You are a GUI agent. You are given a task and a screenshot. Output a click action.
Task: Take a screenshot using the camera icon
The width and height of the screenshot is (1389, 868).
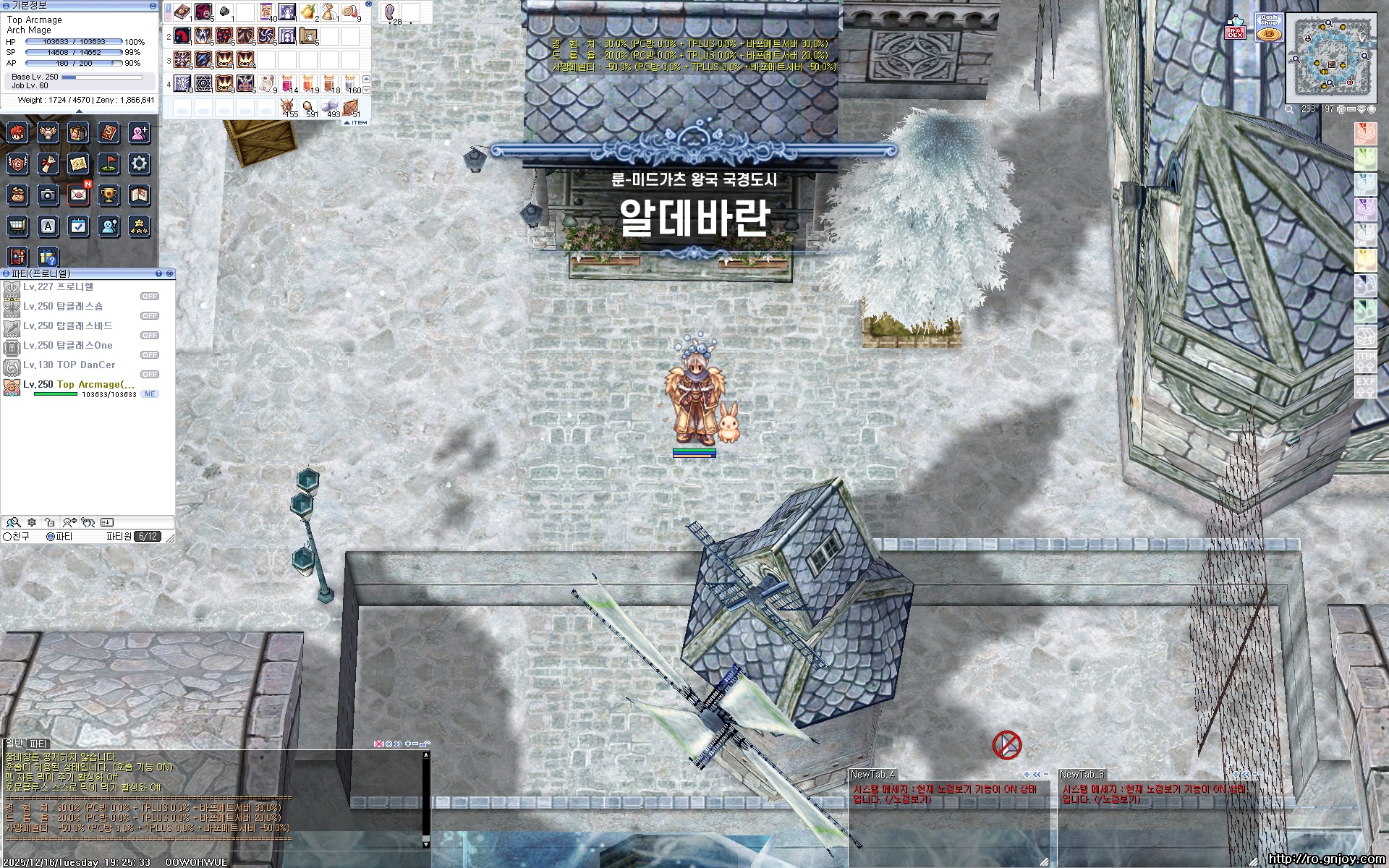pos(47,195)
